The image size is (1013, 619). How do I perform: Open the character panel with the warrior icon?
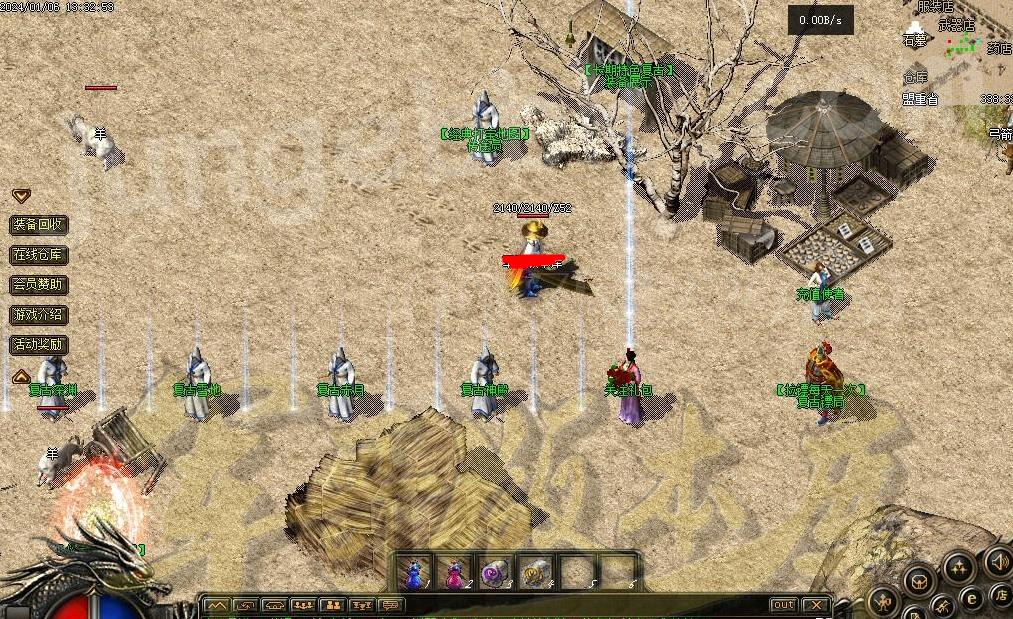coord(885,602)
